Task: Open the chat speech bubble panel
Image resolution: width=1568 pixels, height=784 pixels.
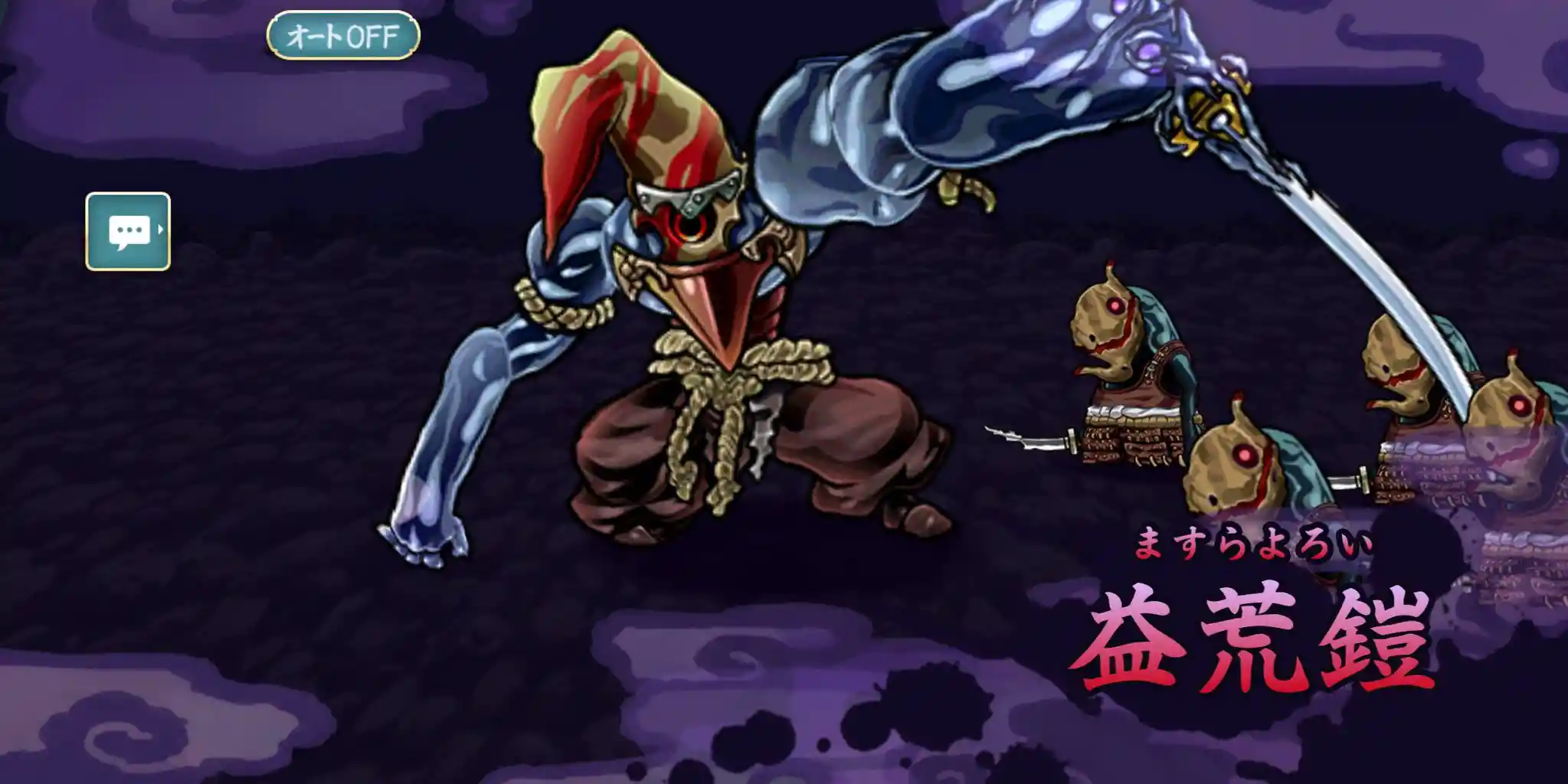Action: tap(128, 231)
